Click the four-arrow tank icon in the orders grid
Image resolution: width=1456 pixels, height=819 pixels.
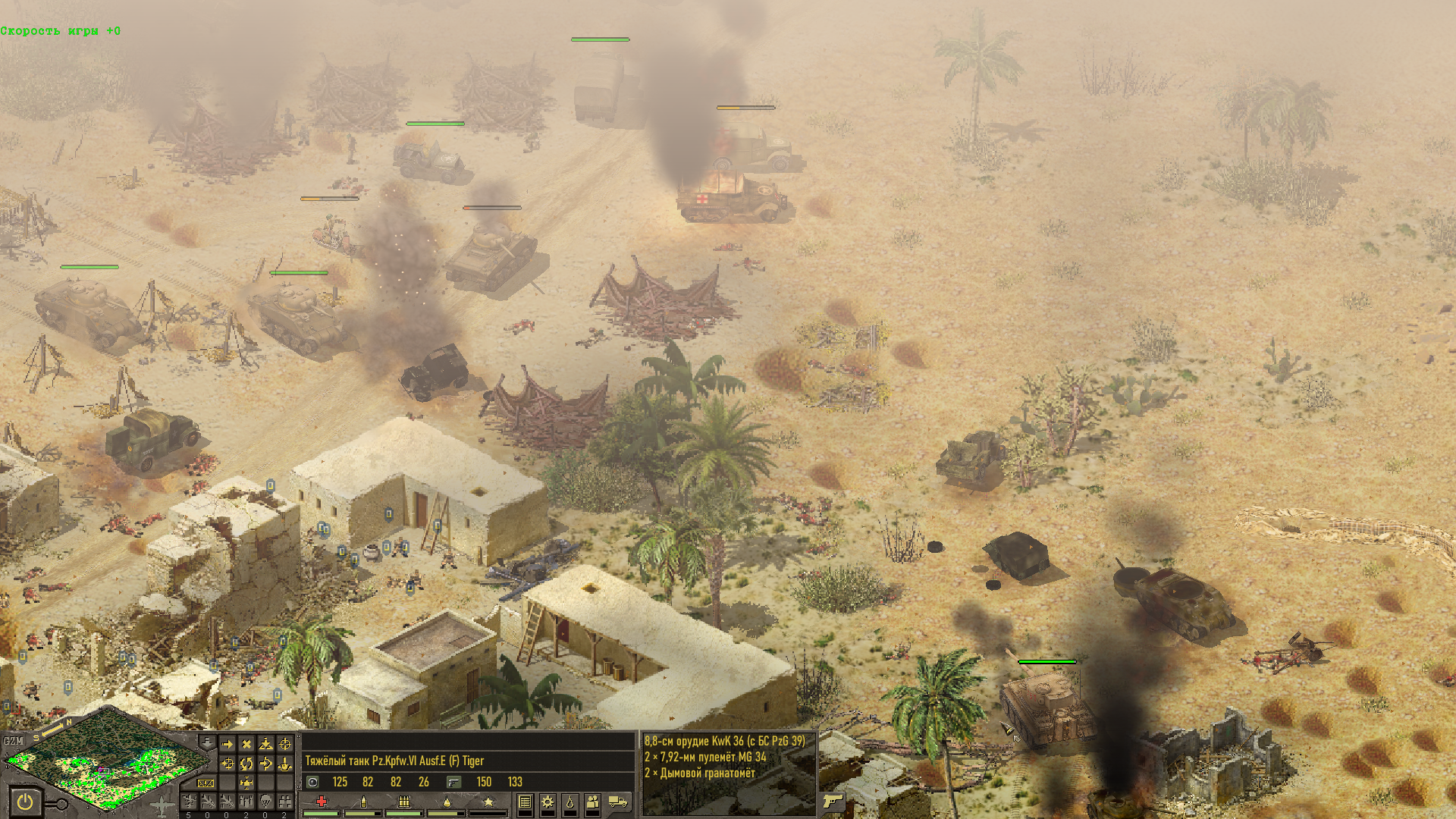tap(246, 783)
